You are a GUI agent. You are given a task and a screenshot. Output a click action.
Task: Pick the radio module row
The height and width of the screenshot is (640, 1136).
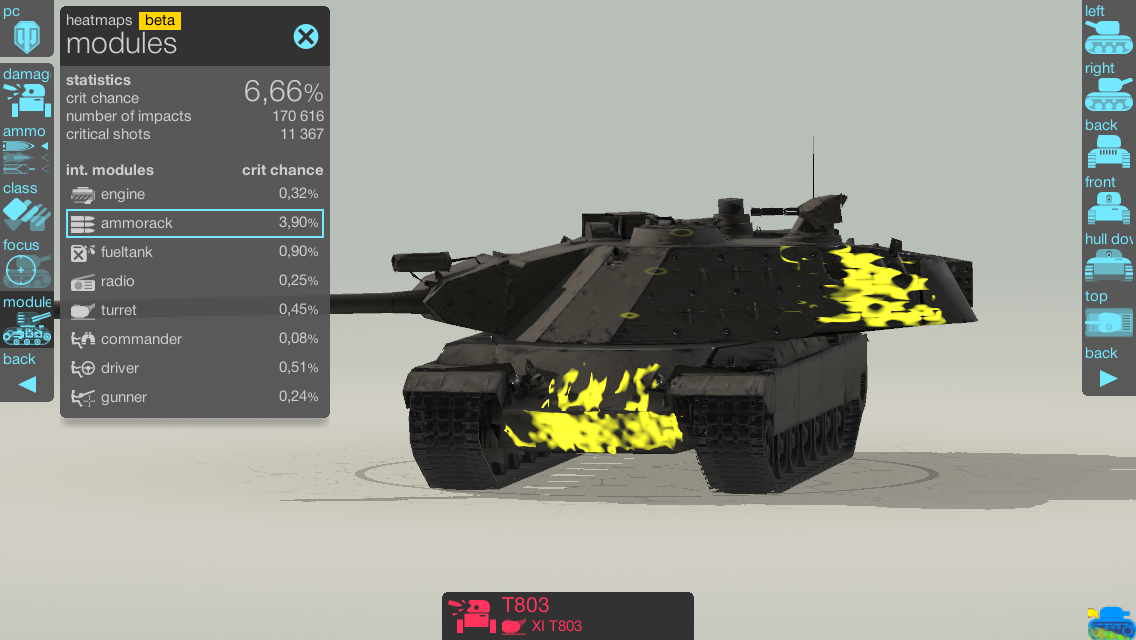[x=195, y=281]
